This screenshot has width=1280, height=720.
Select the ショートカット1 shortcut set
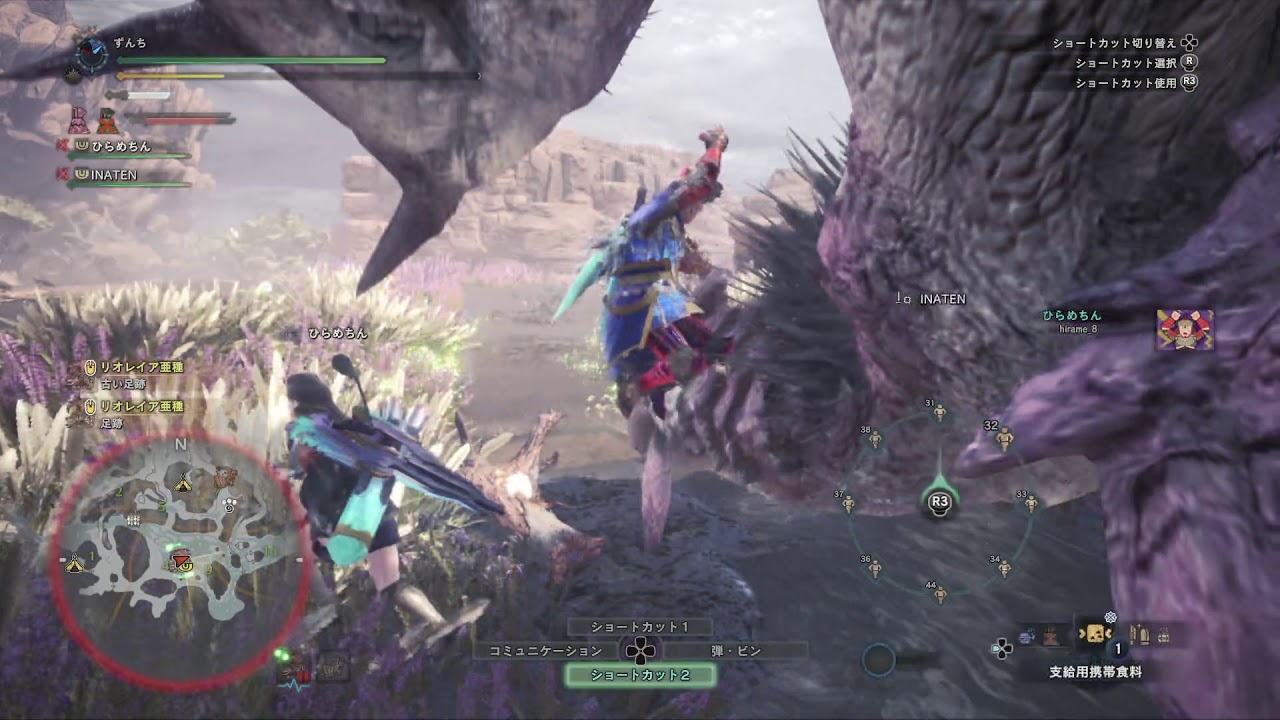[x=640, y=627]
